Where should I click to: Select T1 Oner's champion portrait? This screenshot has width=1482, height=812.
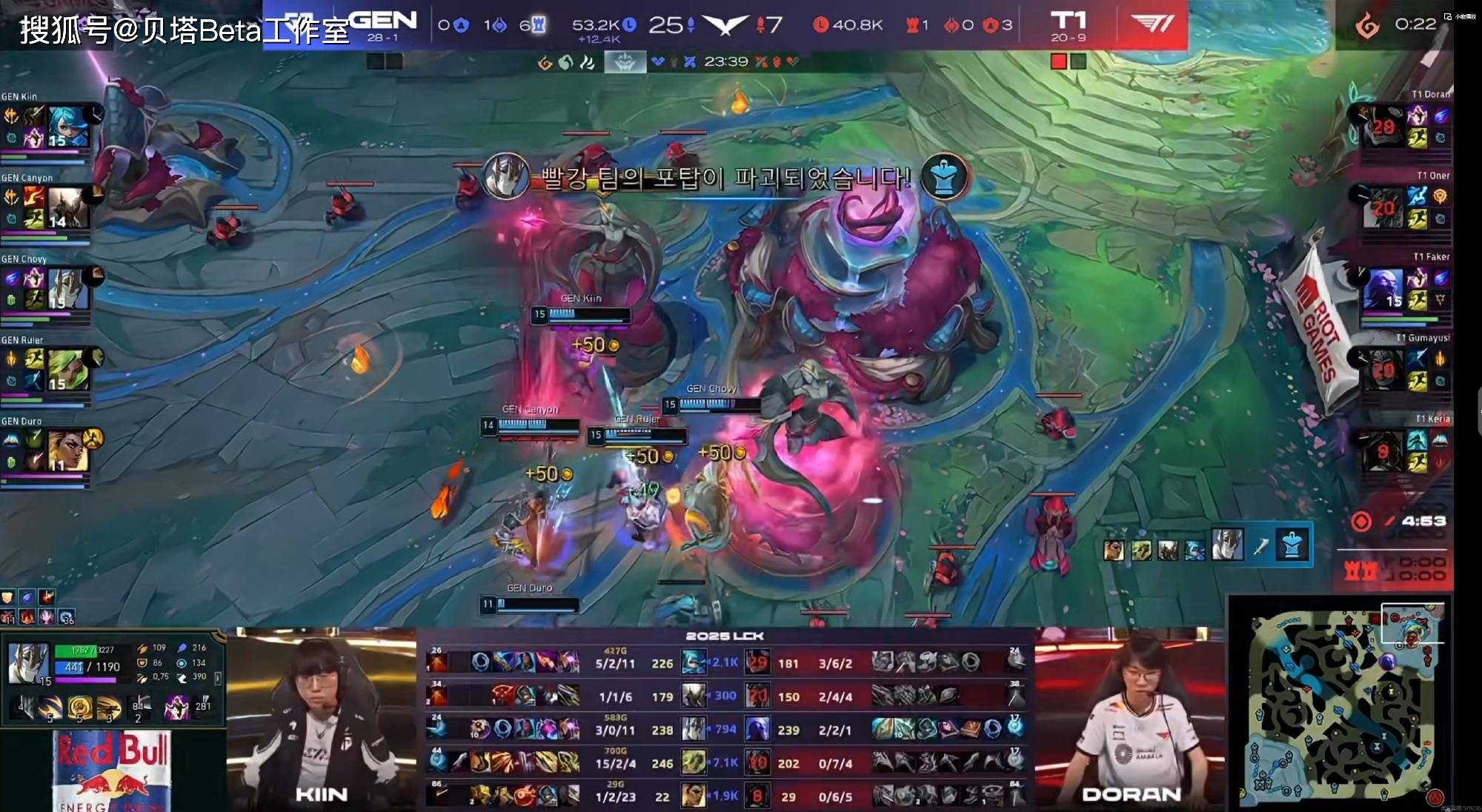(x=1383, y=207)
